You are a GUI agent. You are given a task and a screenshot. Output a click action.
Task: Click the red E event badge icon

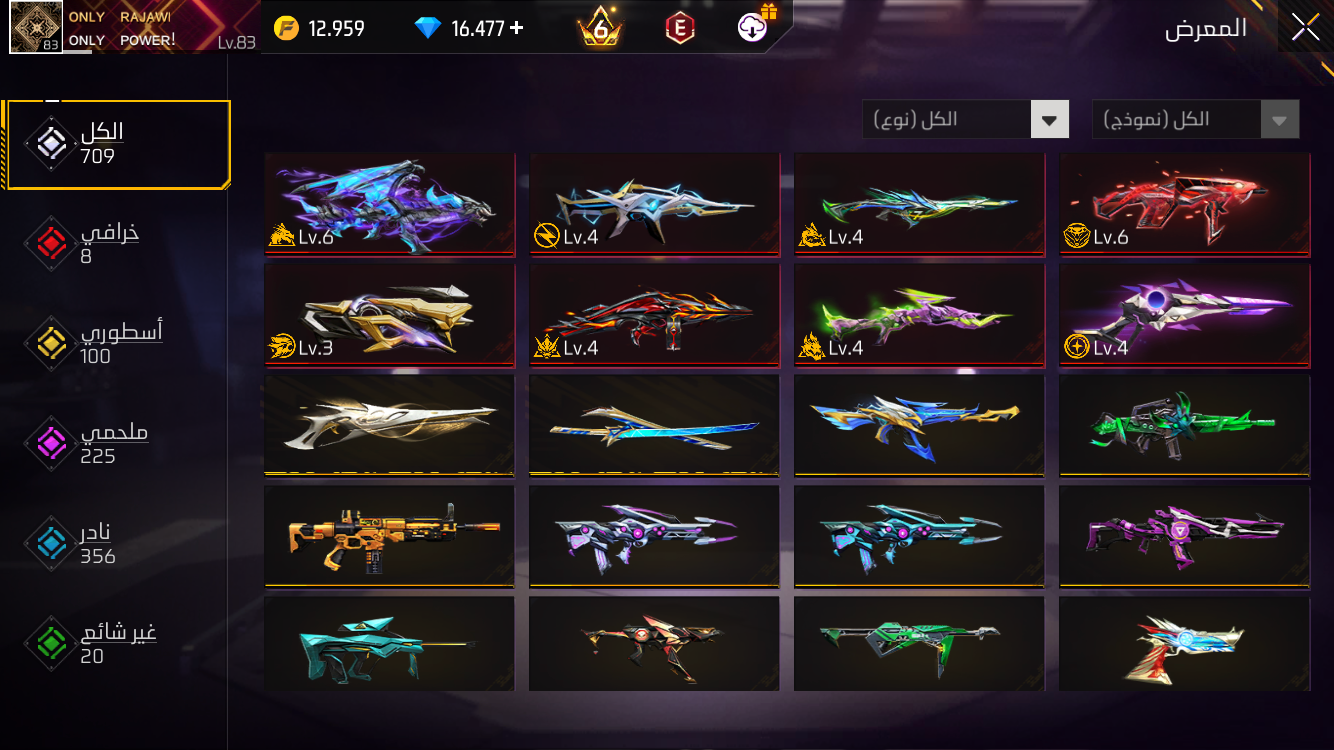pos(680,27)
